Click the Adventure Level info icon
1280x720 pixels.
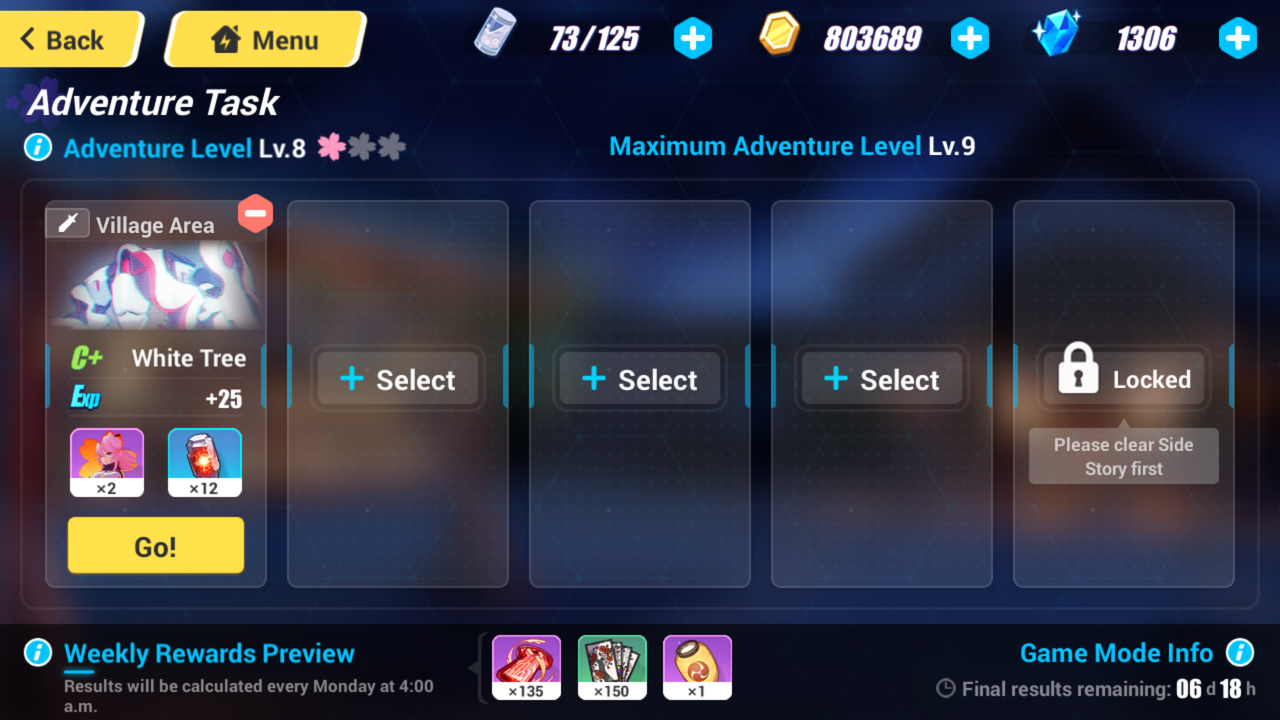coord(37,147)
